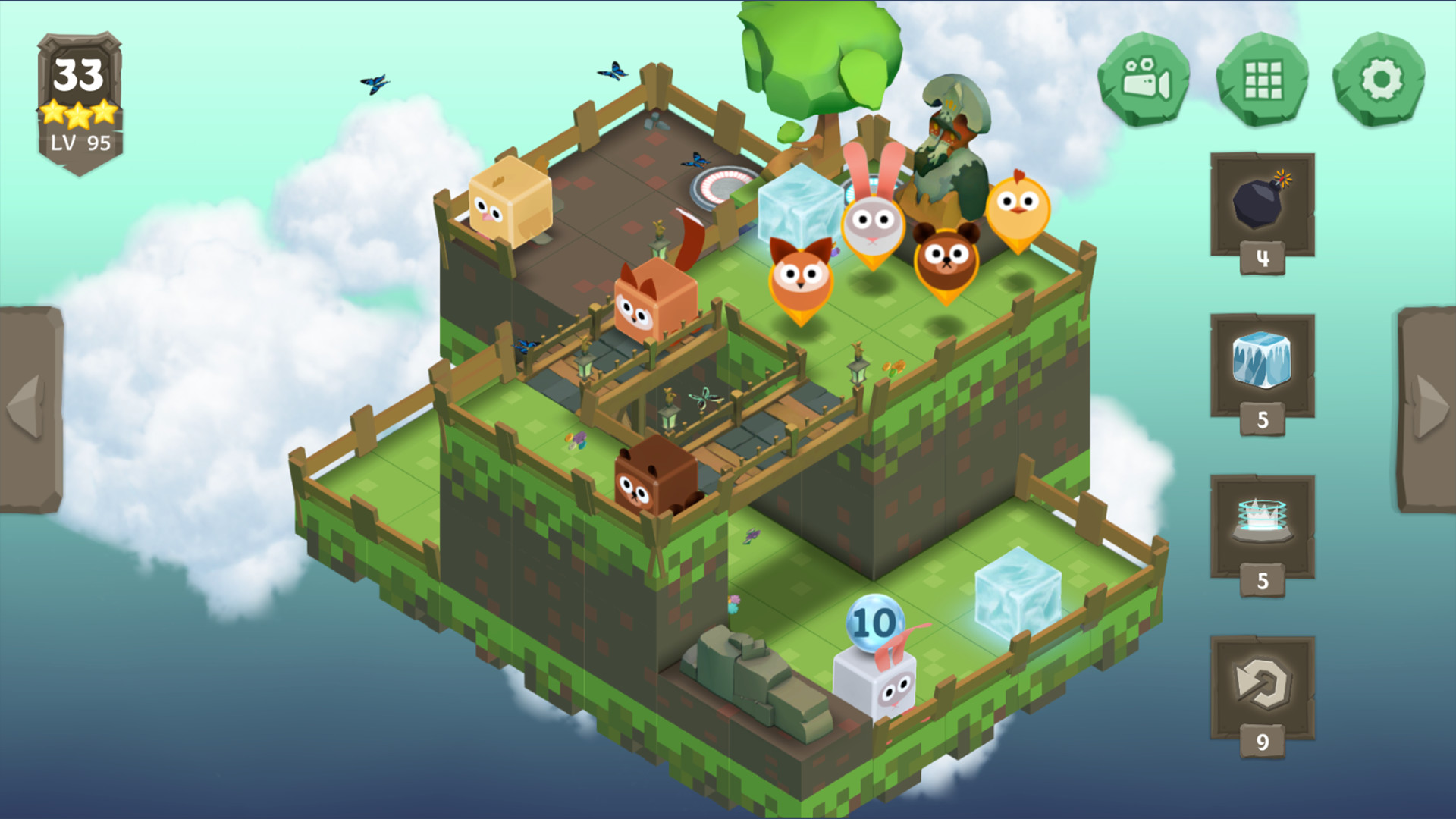Select the bomb power-up

pos(1263,205)
